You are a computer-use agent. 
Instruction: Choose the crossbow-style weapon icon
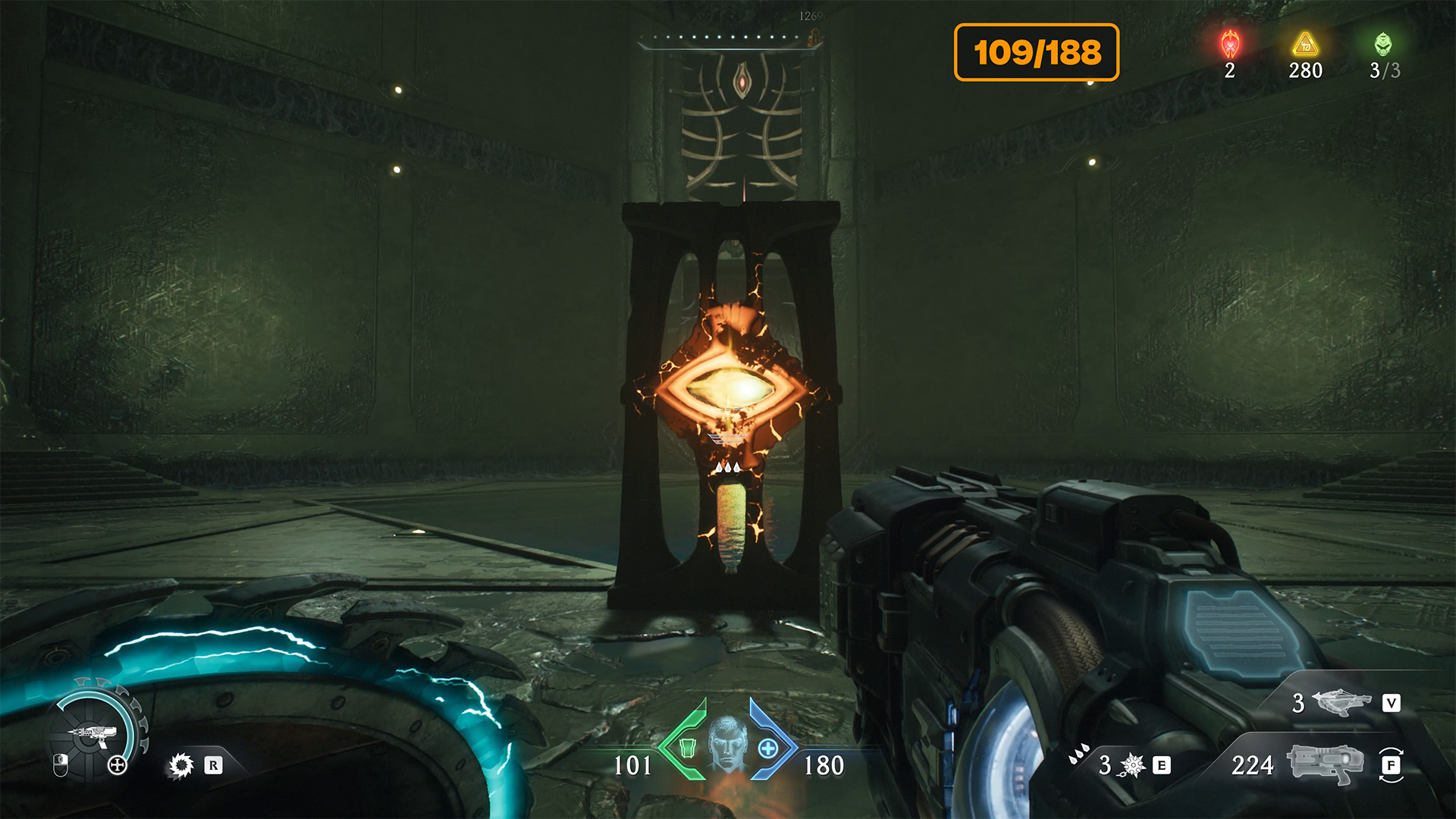click(x=1342, y=702)
